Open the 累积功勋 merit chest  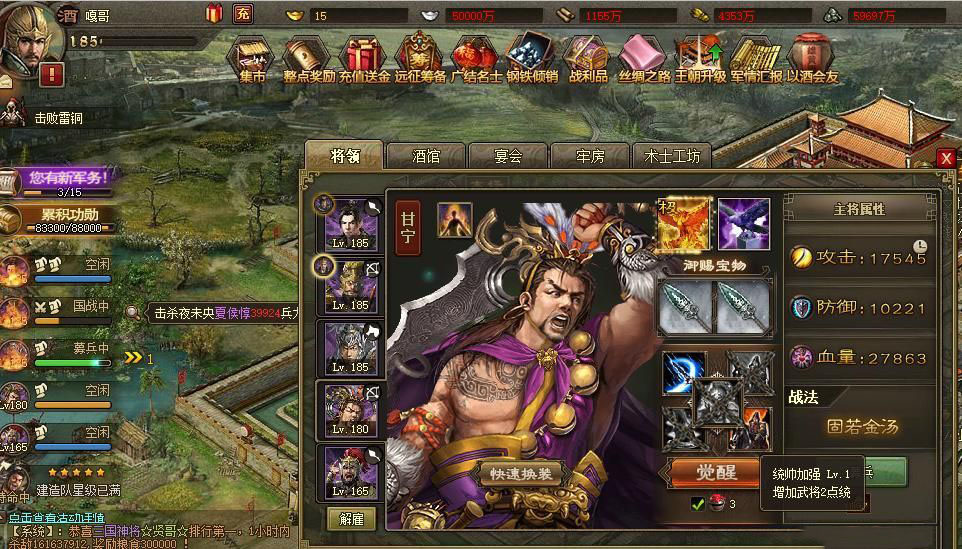coord(62,218)
